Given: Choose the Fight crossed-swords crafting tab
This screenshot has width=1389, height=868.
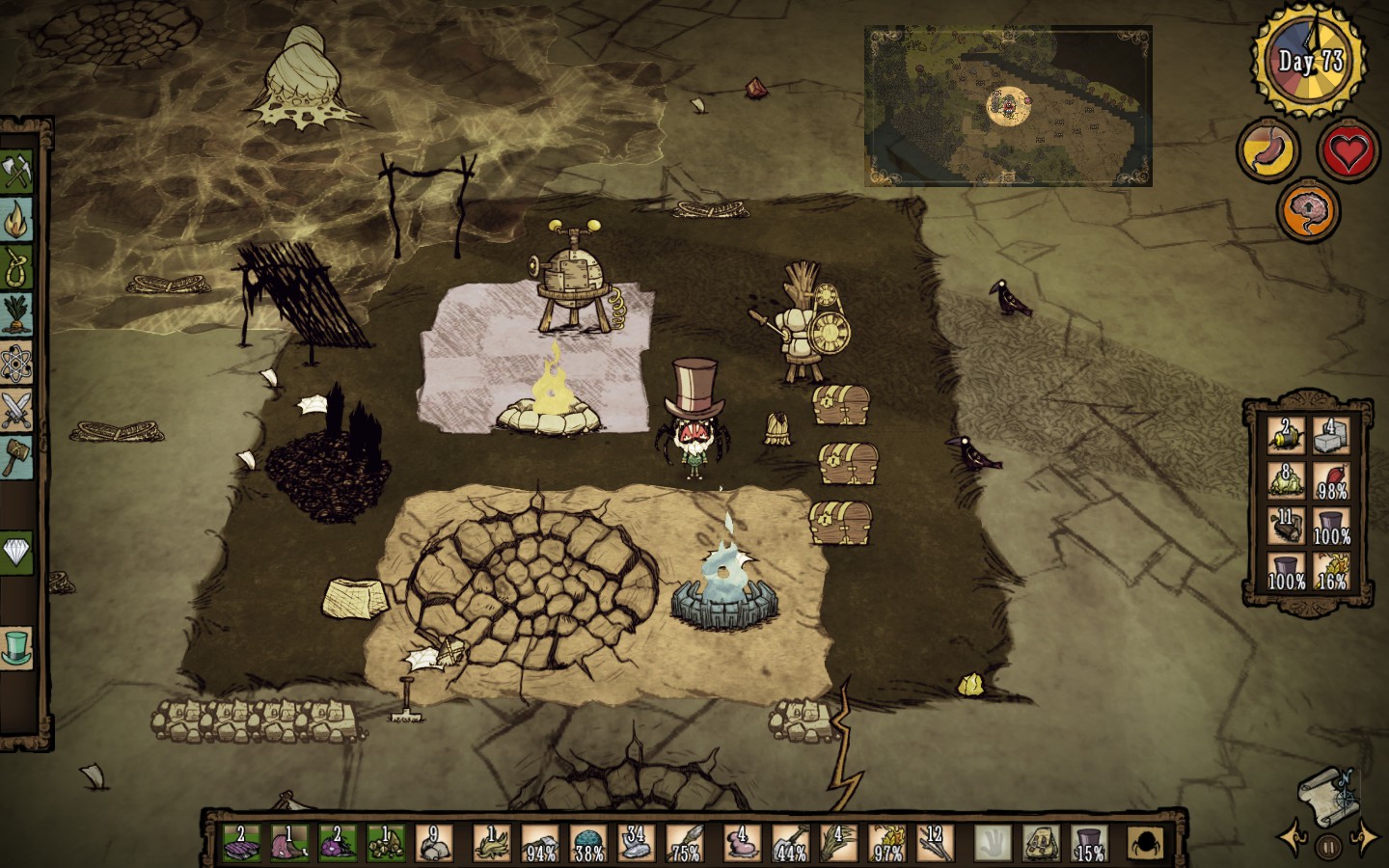Looking at the screenshot, I should click(17, 409).
